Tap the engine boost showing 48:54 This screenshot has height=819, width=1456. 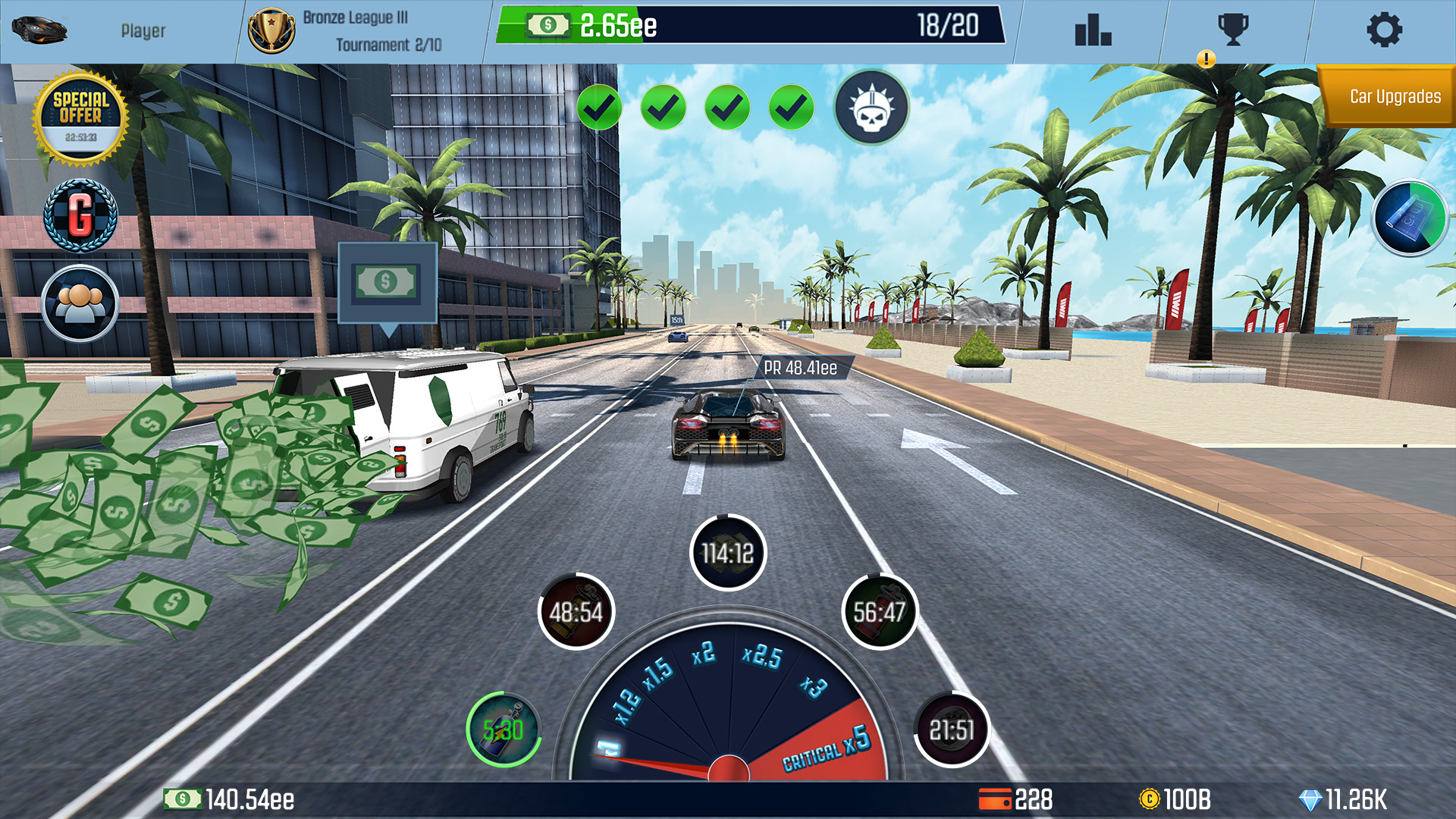[576, 610]
